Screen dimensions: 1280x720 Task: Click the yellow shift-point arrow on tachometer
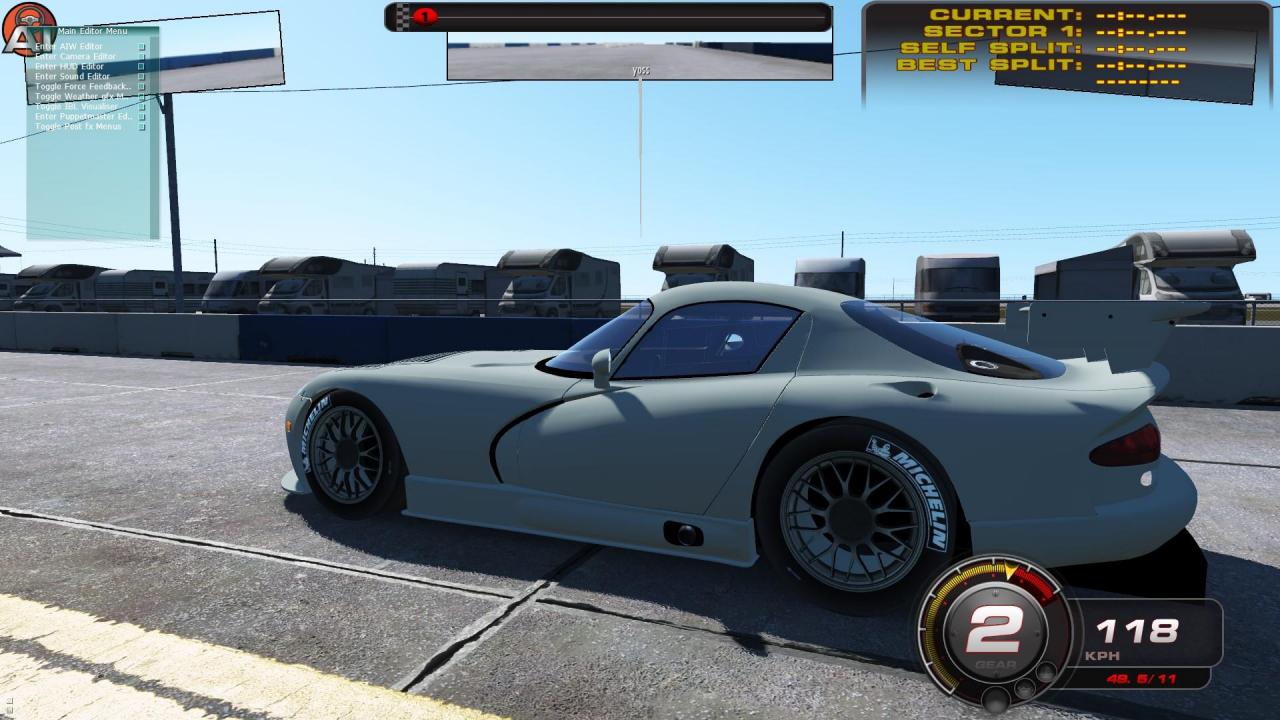(x=1010, y=572)
